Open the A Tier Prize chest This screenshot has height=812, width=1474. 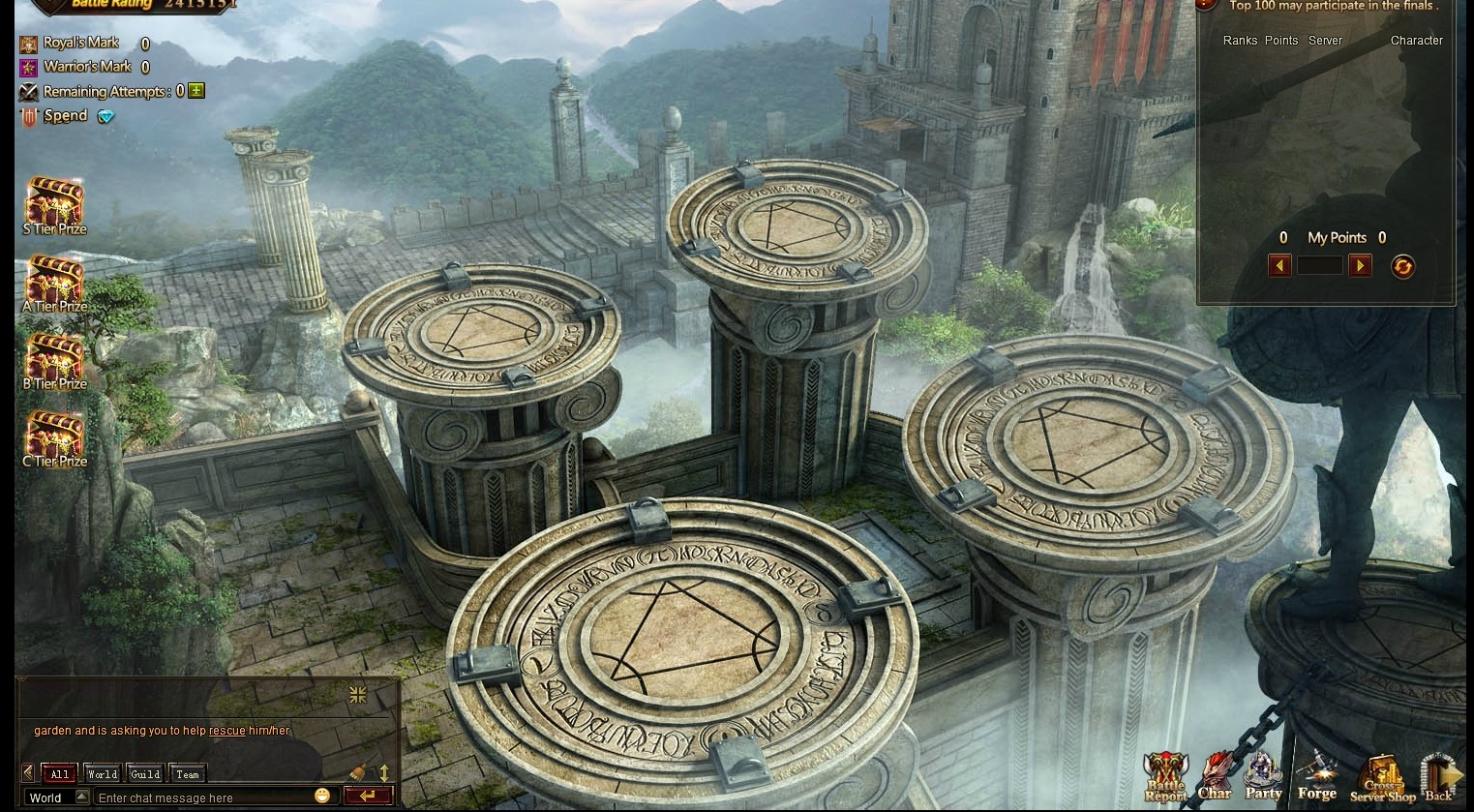[54, 279]
